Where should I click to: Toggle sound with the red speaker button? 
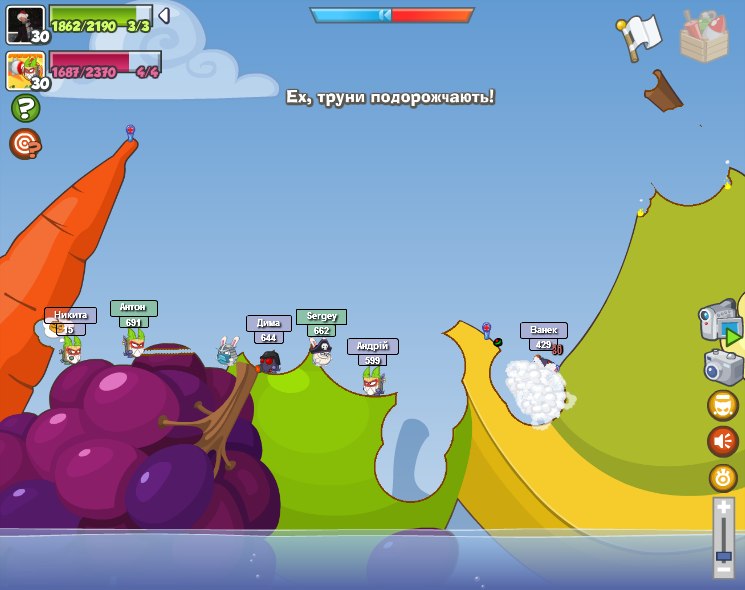(723, 441)
